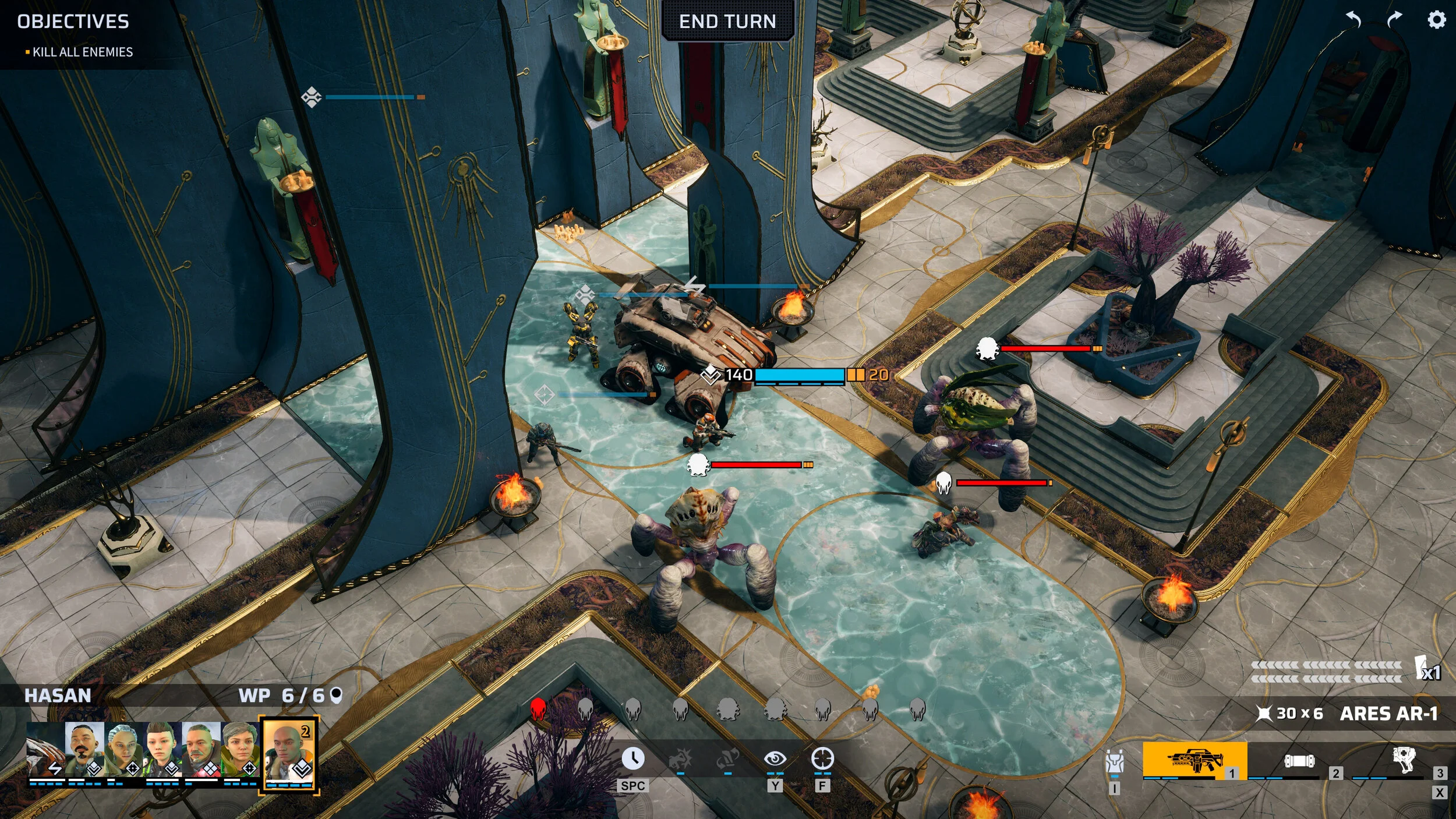Activate the crosshair aim ability
This screenshot has height=819, width=1456.
point(822,759)
